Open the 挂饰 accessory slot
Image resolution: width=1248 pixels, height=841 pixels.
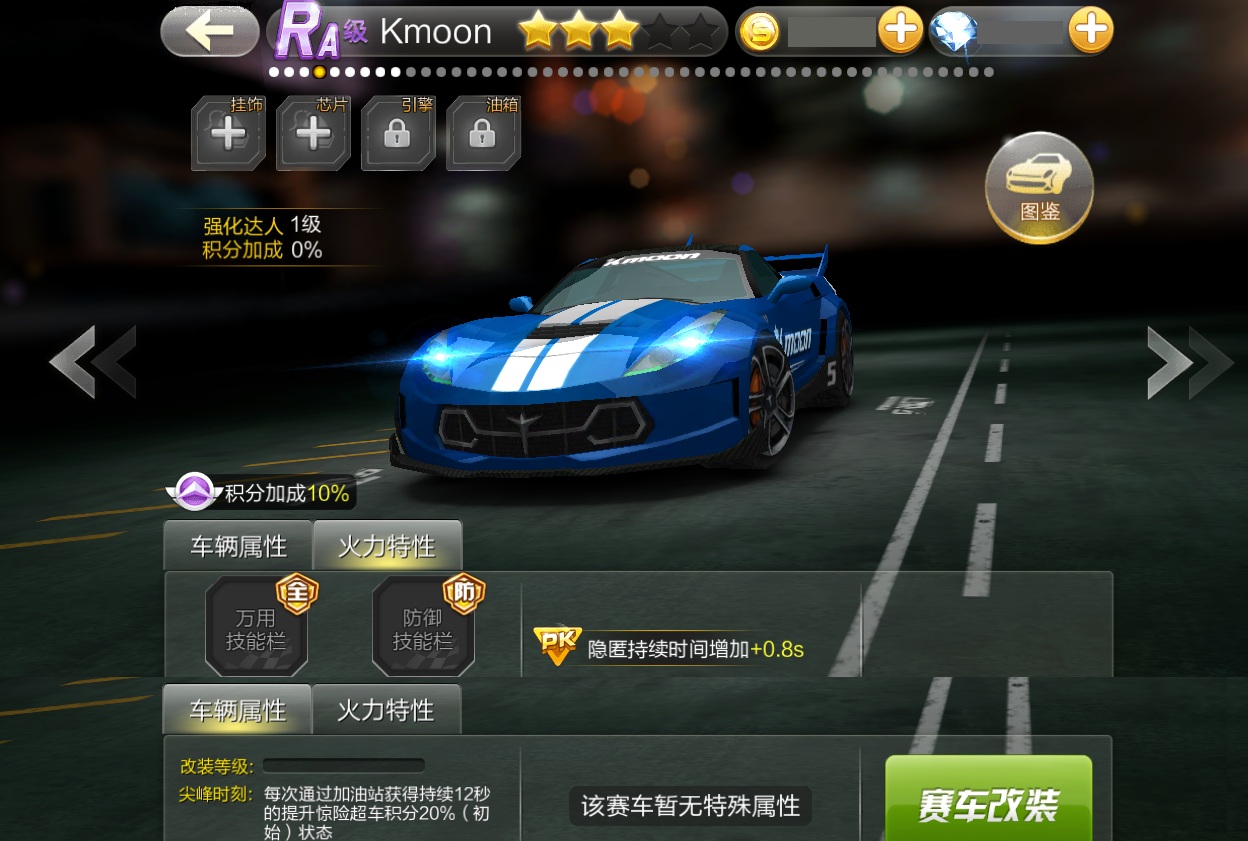click(x=229, y=133)
